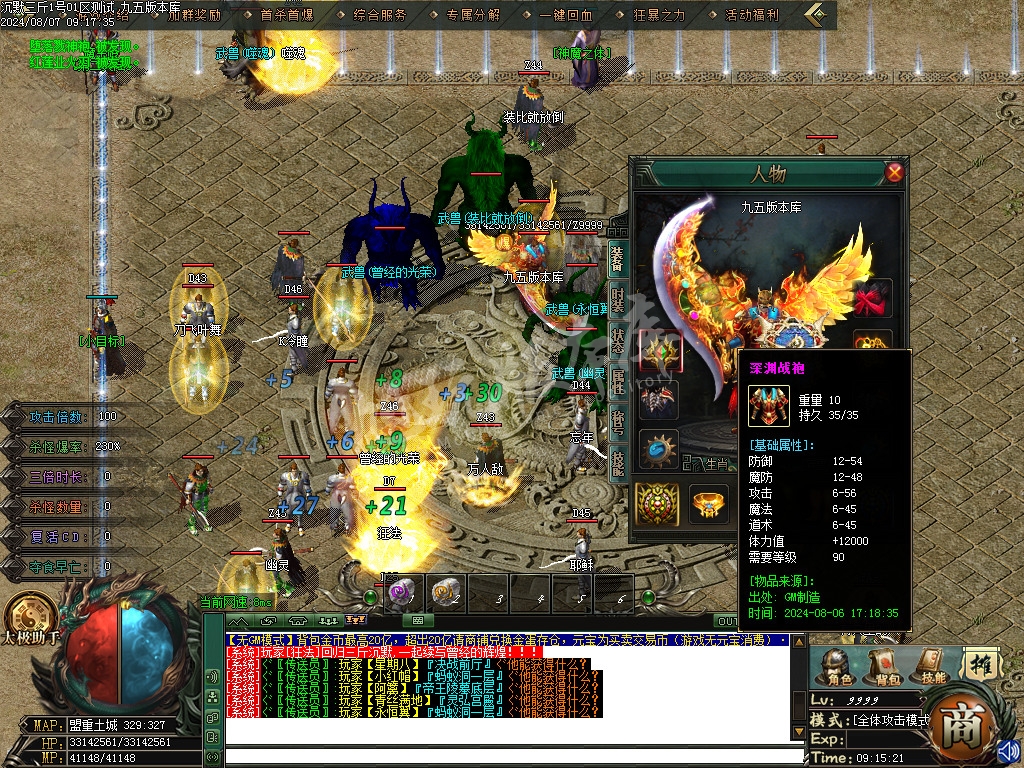Select the 属性 tab
The width and height of the screenshot is (1024, 768).
click(618, 382)
